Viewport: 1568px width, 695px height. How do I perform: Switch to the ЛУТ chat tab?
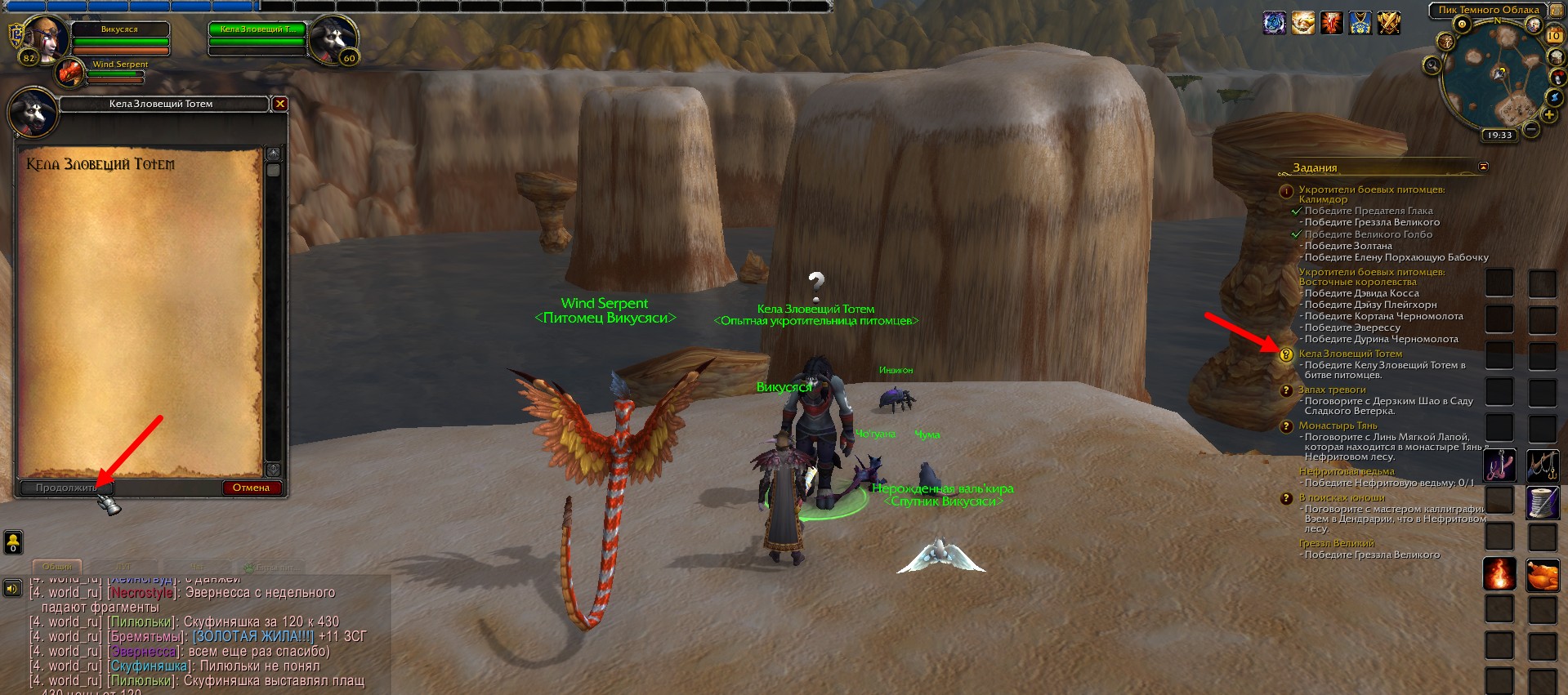pyautogui.click(x=123, y=566)
